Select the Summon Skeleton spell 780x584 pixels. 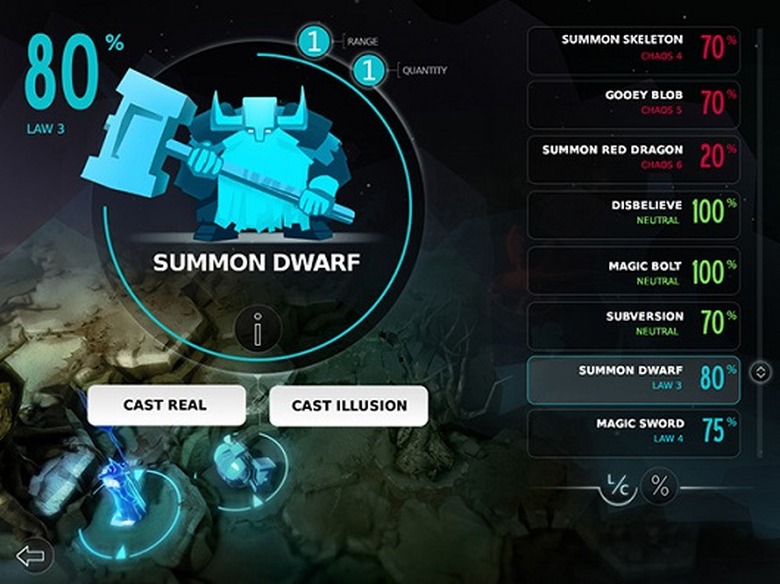point(633,50)
